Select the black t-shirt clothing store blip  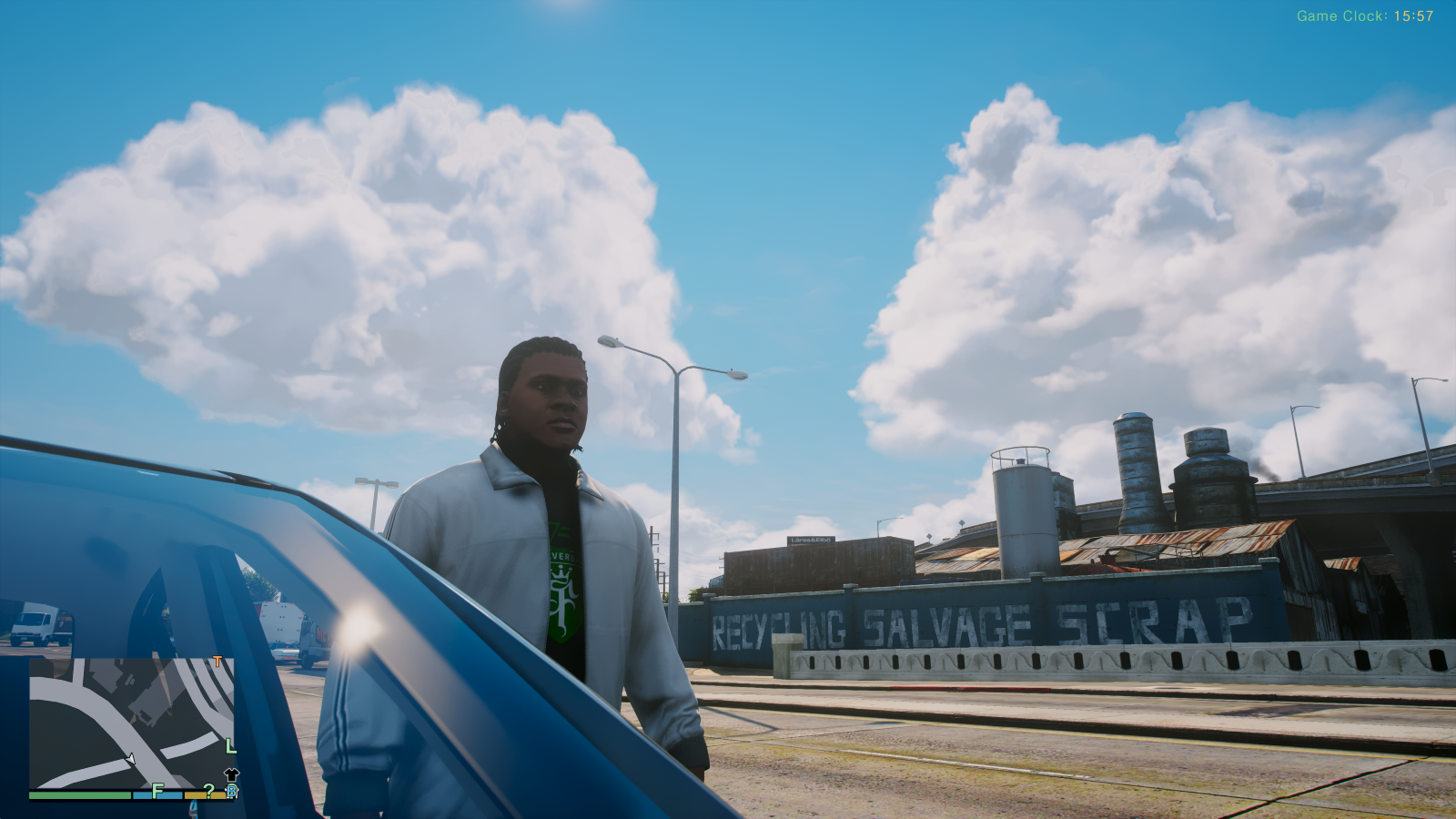point(231,774)
